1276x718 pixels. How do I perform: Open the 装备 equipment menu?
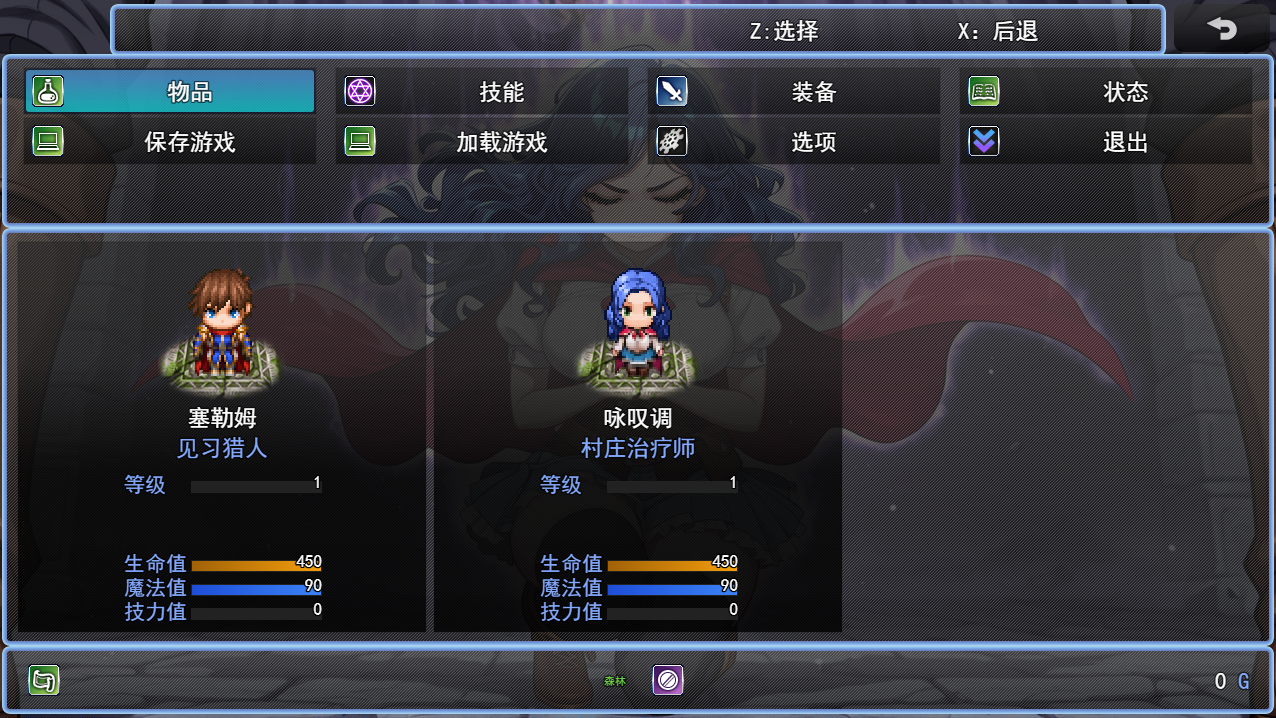pos(794,92)
